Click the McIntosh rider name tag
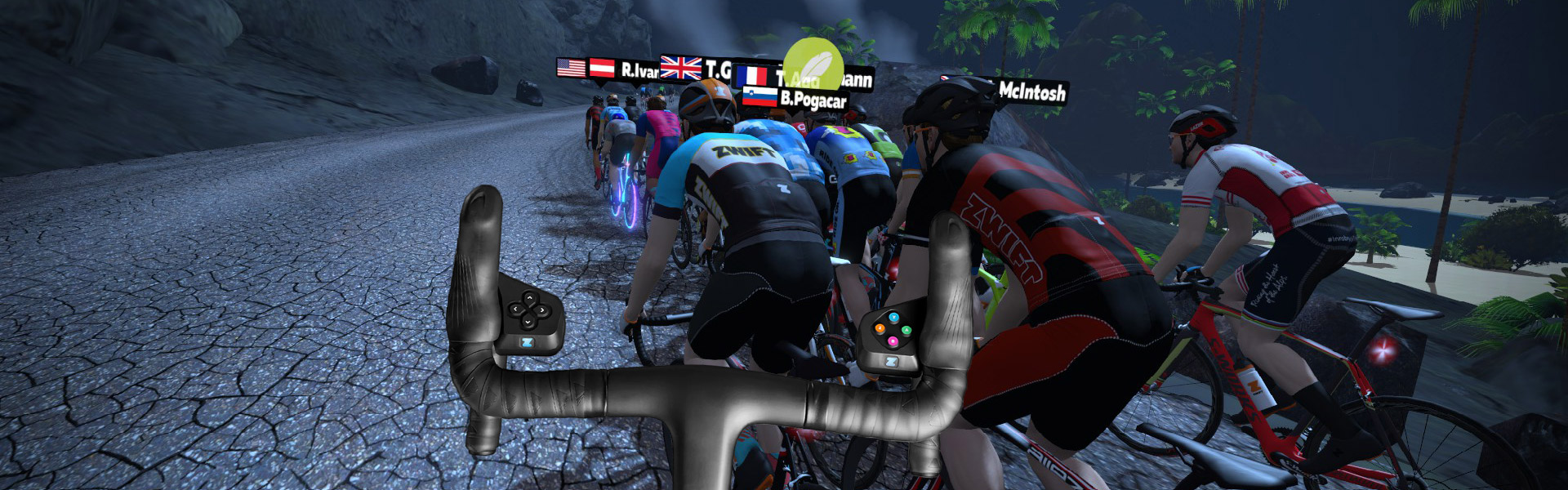Viewport: 1568px width, 490px height. [x=1031, y=91]
